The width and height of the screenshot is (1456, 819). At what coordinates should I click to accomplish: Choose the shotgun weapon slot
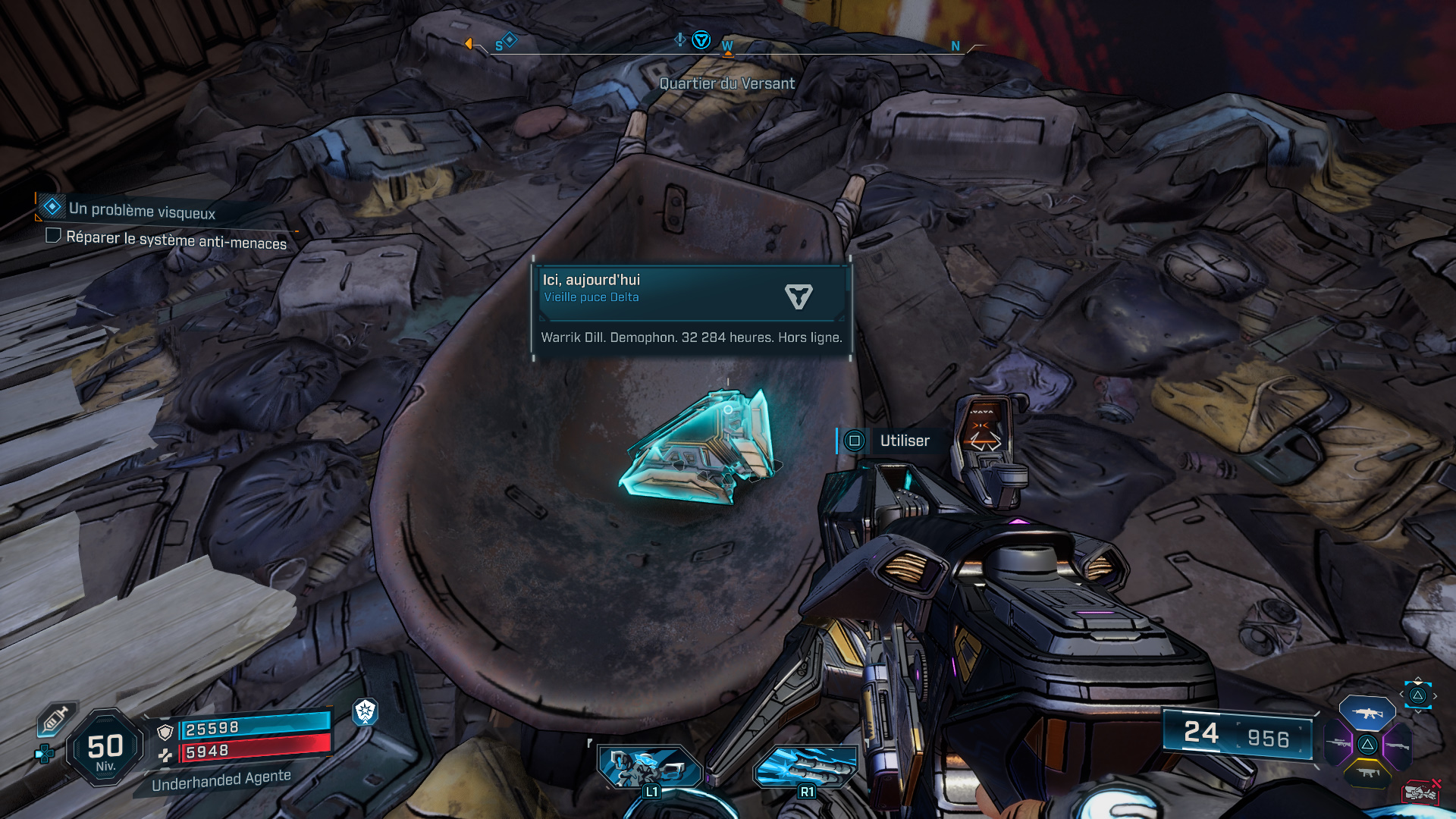pyautogui.click(x=1397, y=745)
